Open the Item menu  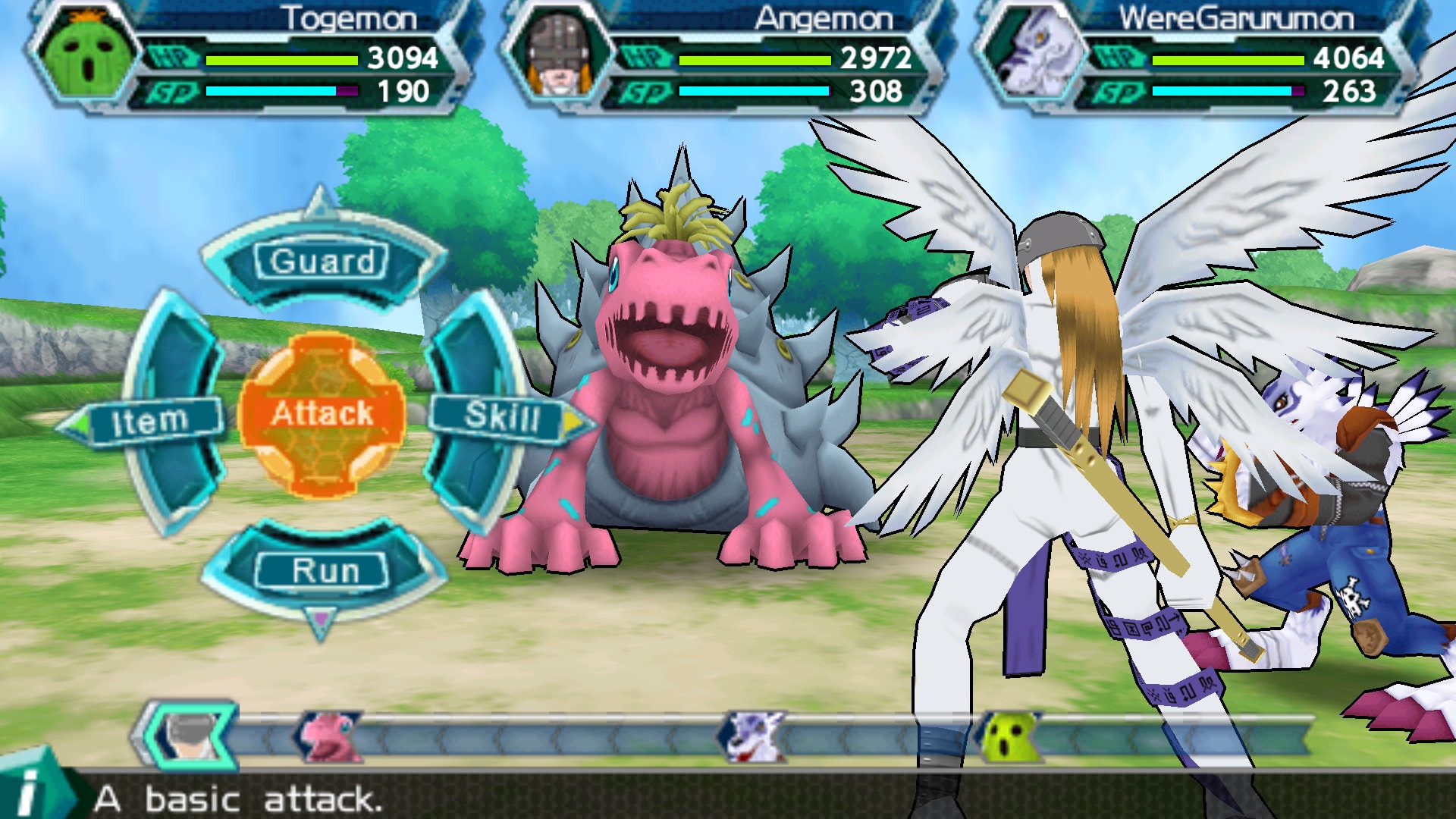coord(151,421)
